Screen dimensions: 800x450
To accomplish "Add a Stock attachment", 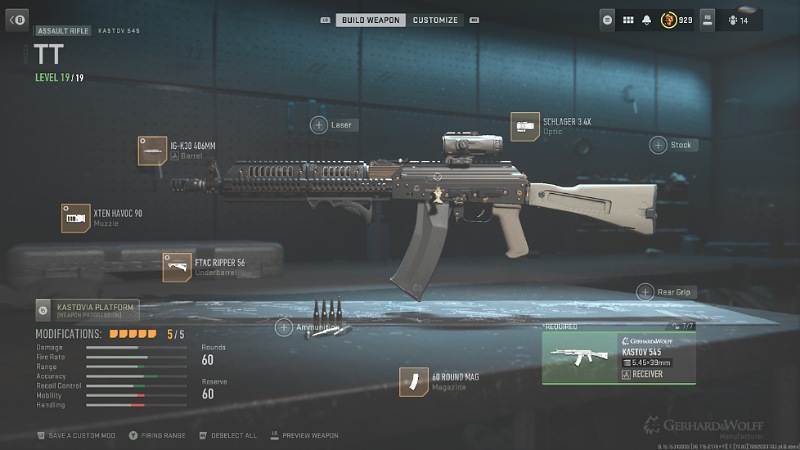I will coord(658,145).
